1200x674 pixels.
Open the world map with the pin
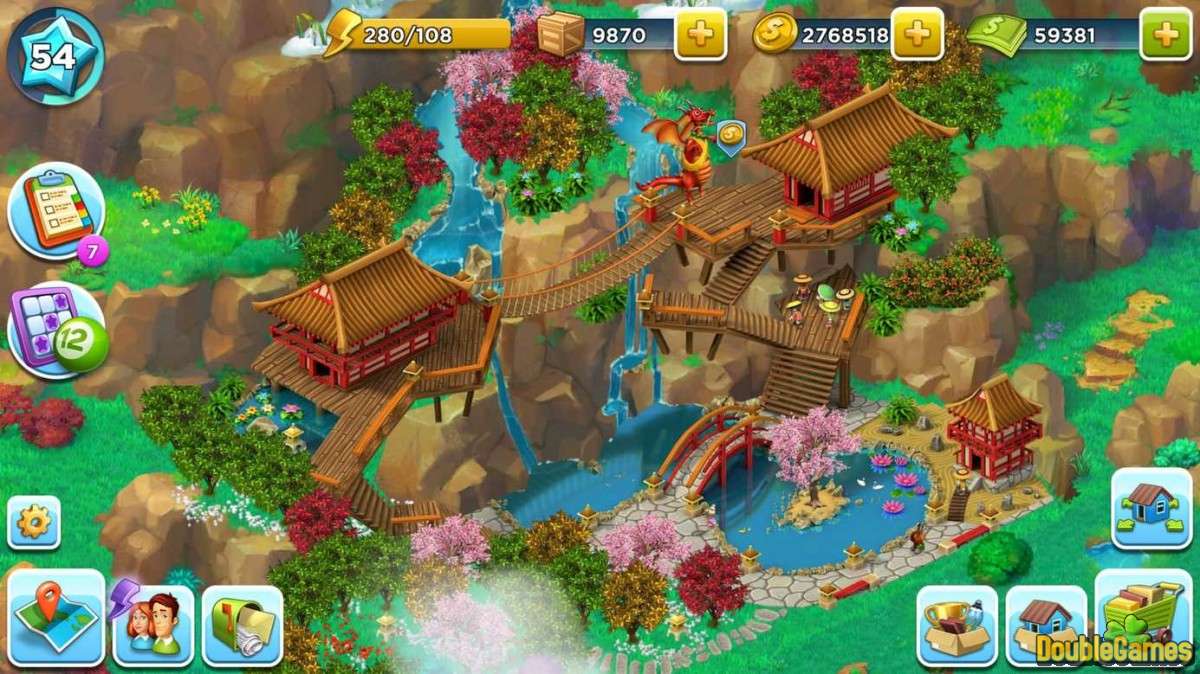(x=56, y=617)
